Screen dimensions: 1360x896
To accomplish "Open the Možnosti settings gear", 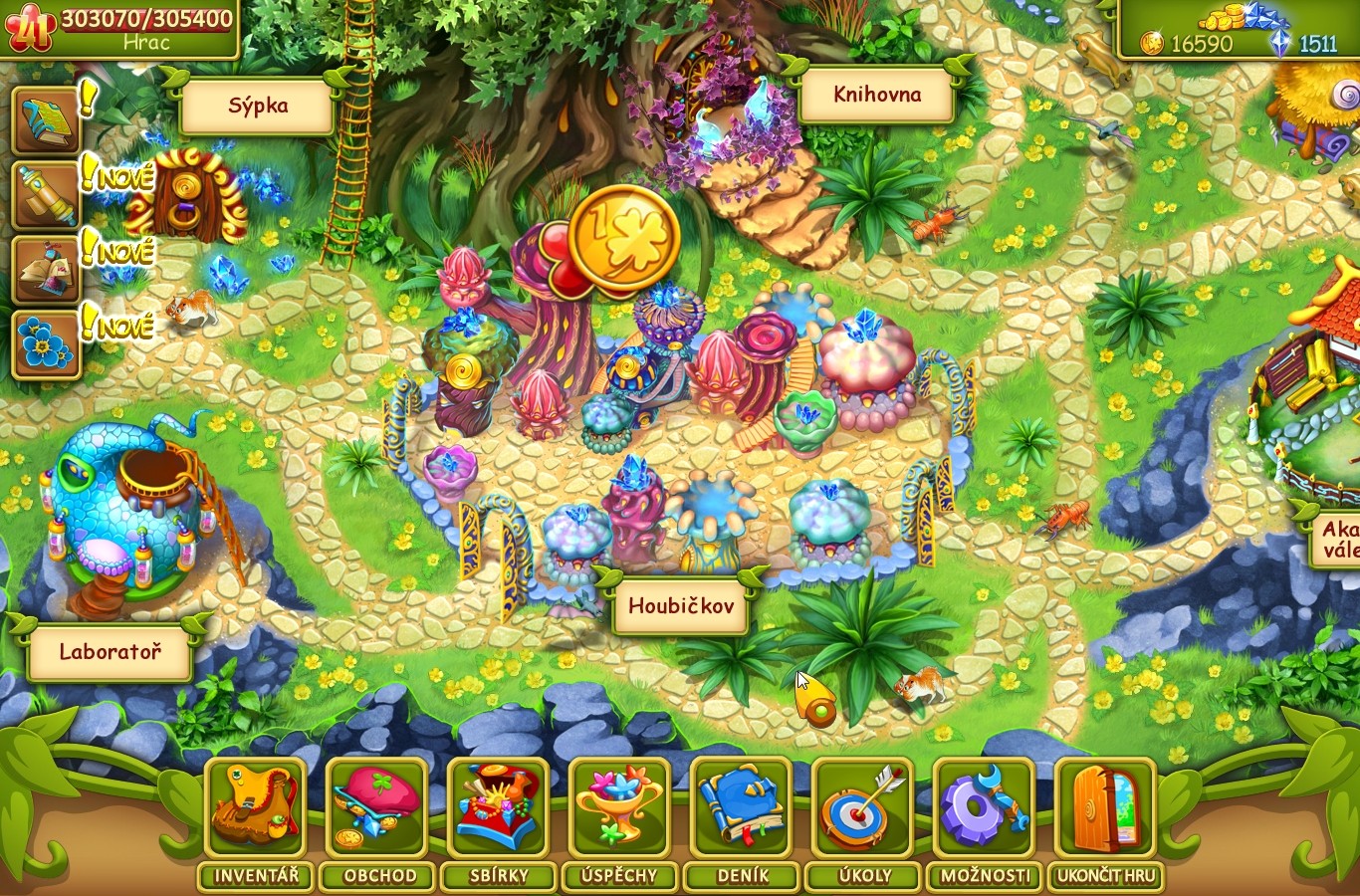I will (984, 808).
